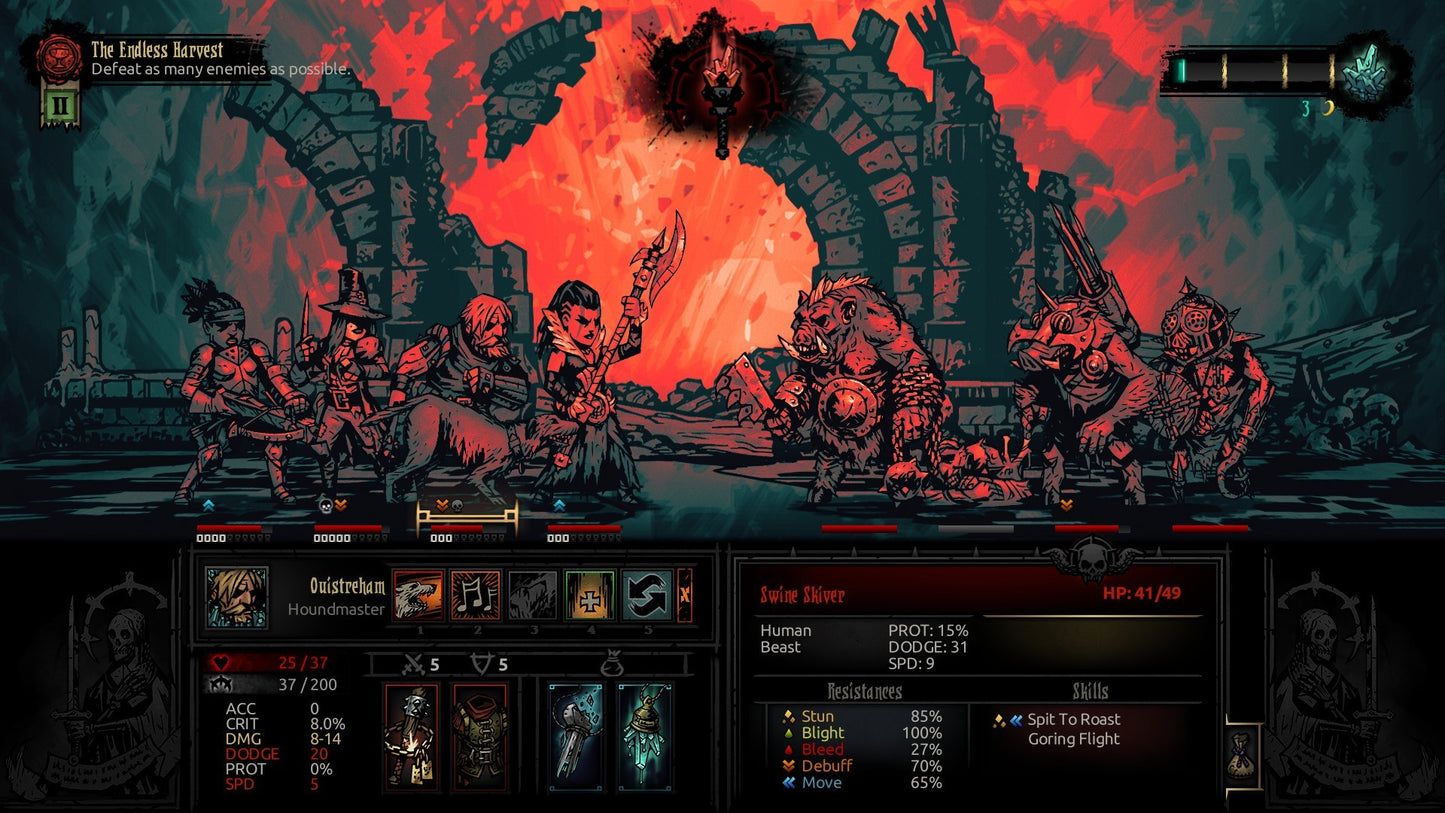Choose the Guard Dog cross skill

point(589,593)
